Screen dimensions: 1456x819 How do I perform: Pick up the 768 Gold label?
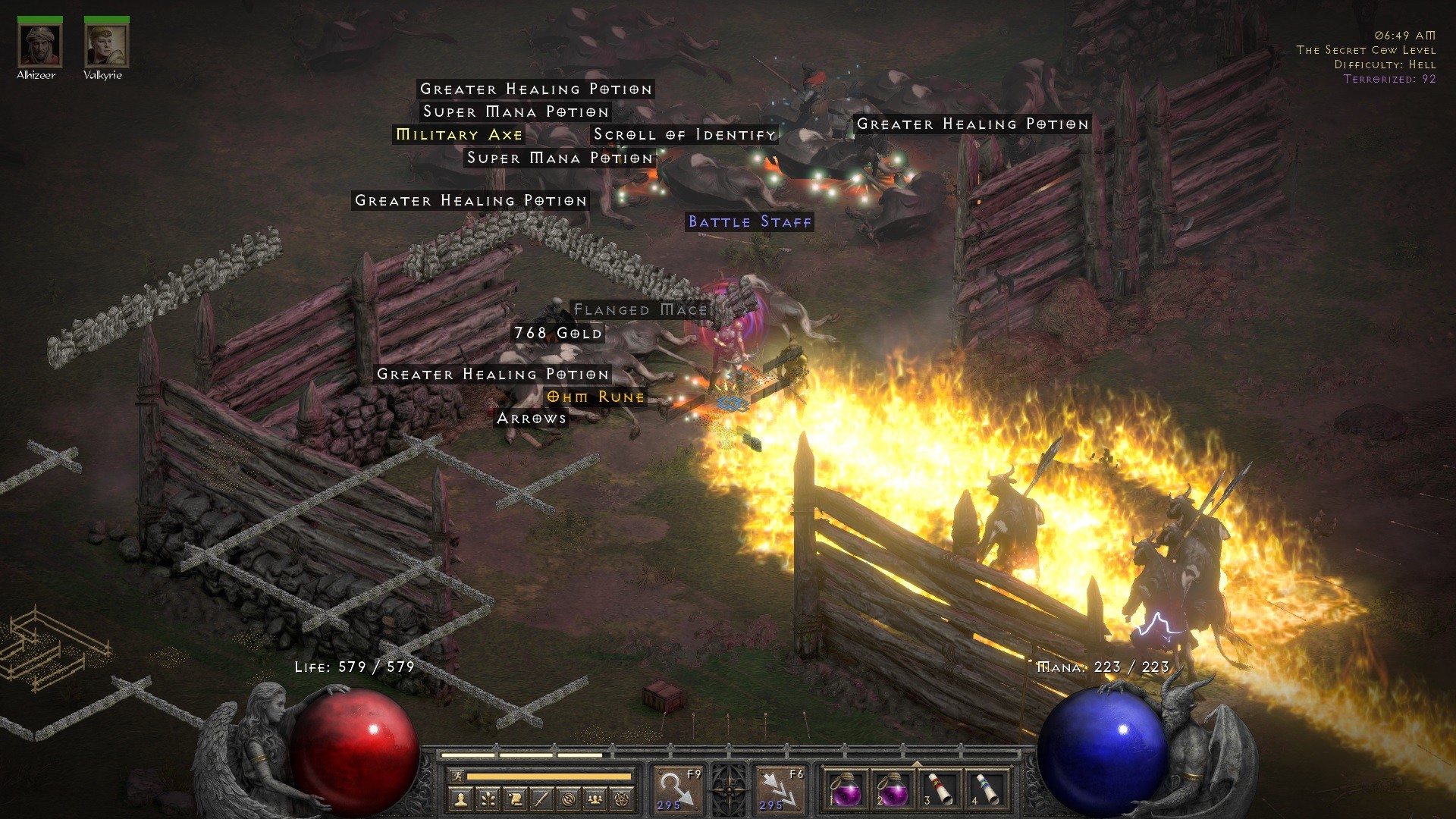[557, 333]
